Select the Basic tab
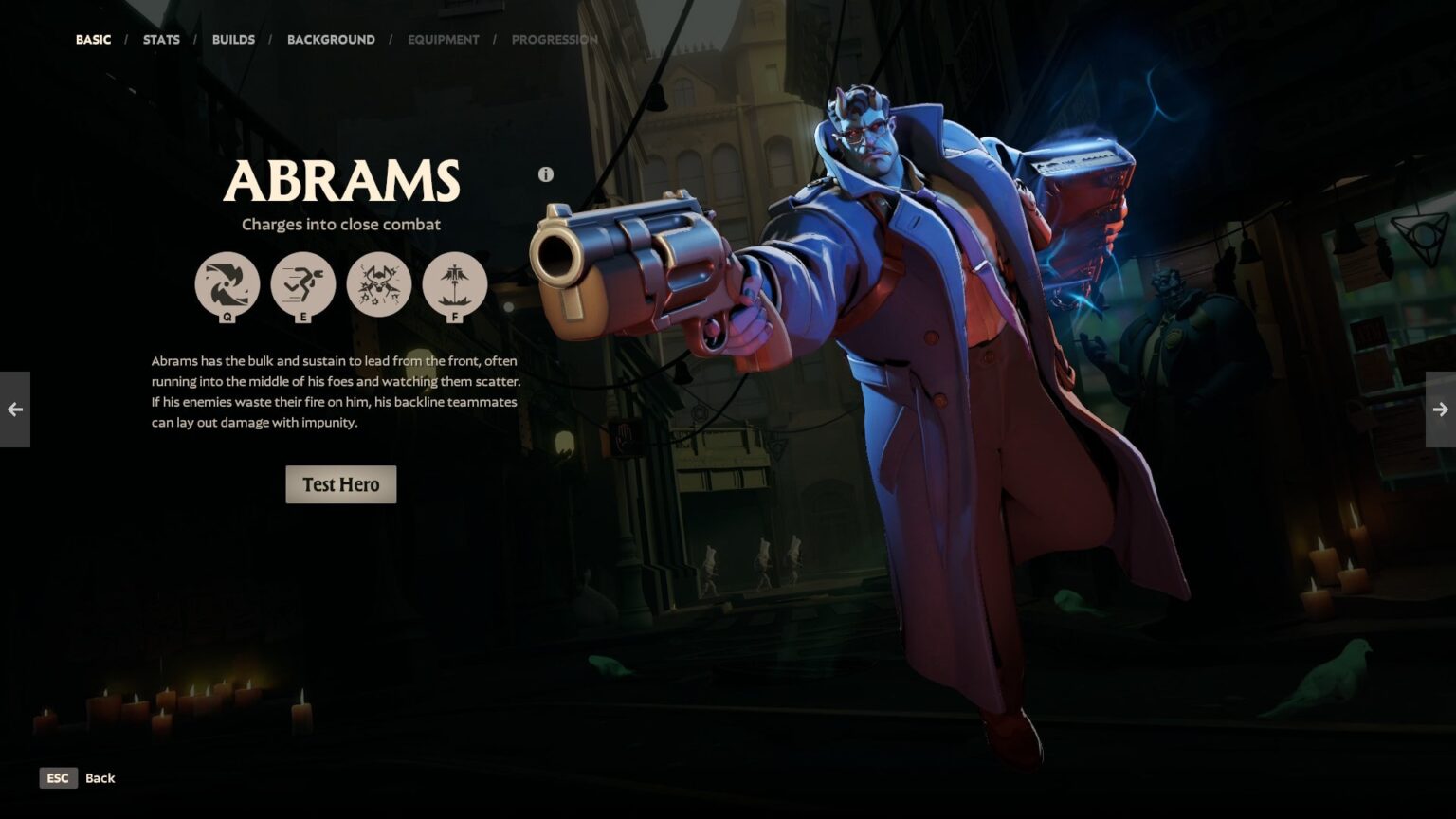 click(x=93, y=40)
